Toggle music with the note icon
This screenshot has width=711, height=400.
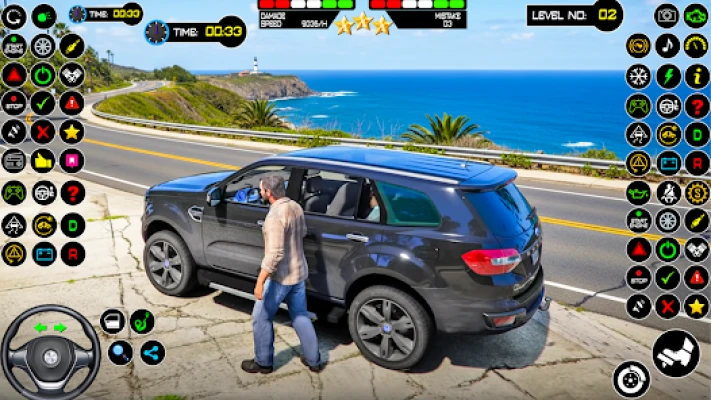point(667,45)
